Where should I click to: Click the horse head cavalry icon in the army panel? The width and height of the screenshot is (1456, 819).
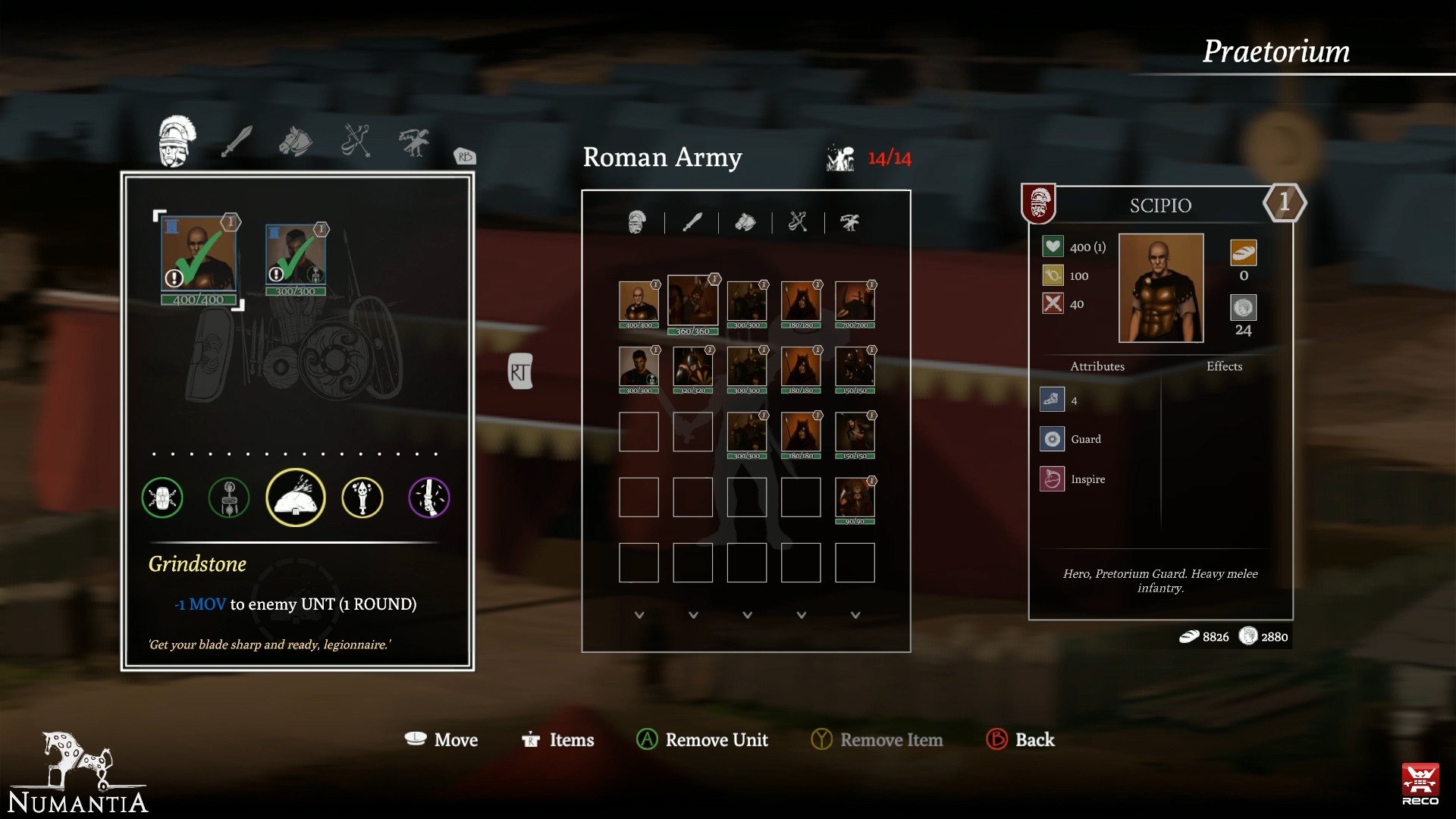pos(746,222)
